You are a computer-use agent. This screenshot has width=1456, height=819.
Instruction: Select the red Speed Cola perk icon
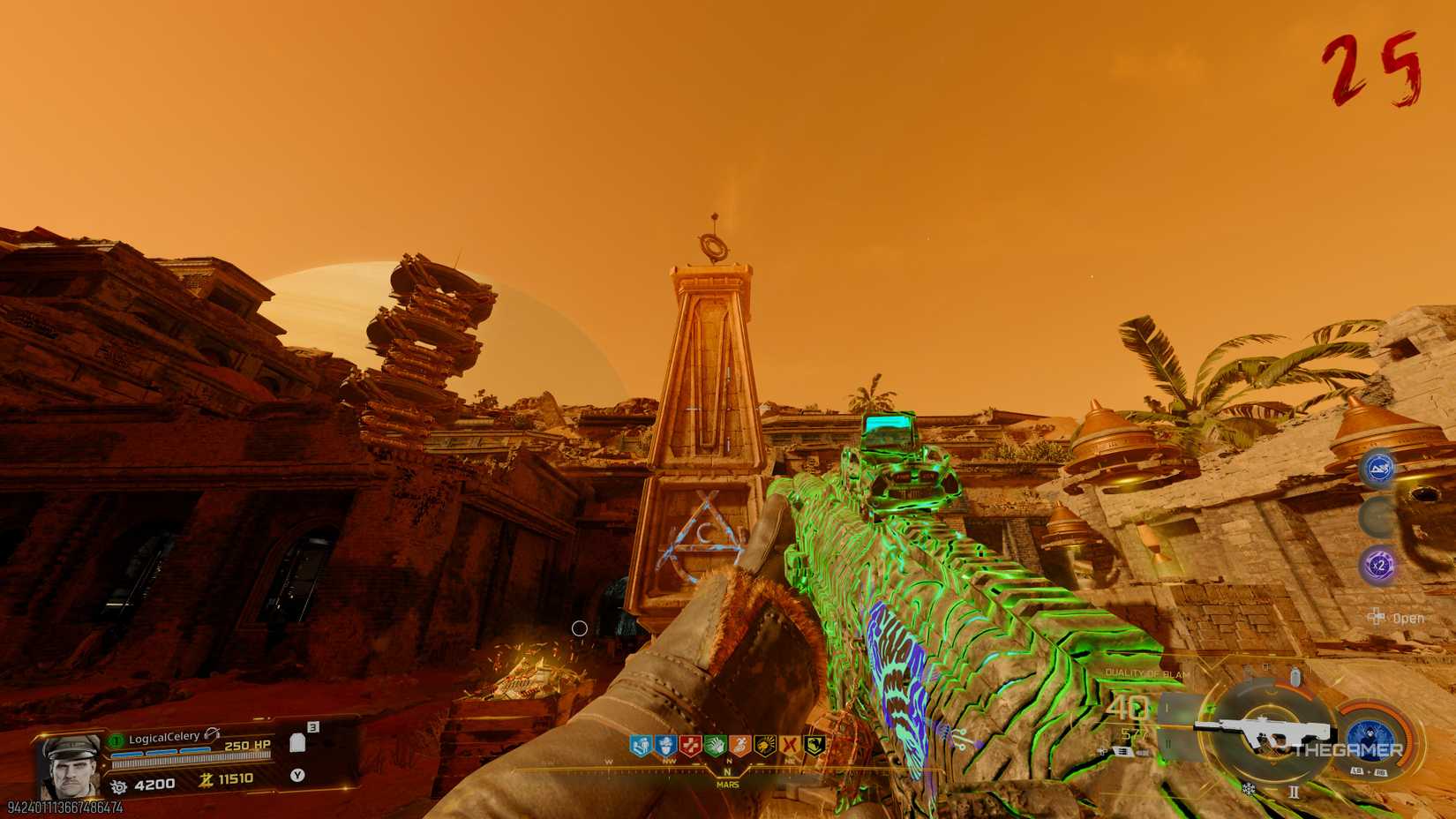[x=691, y=746]
